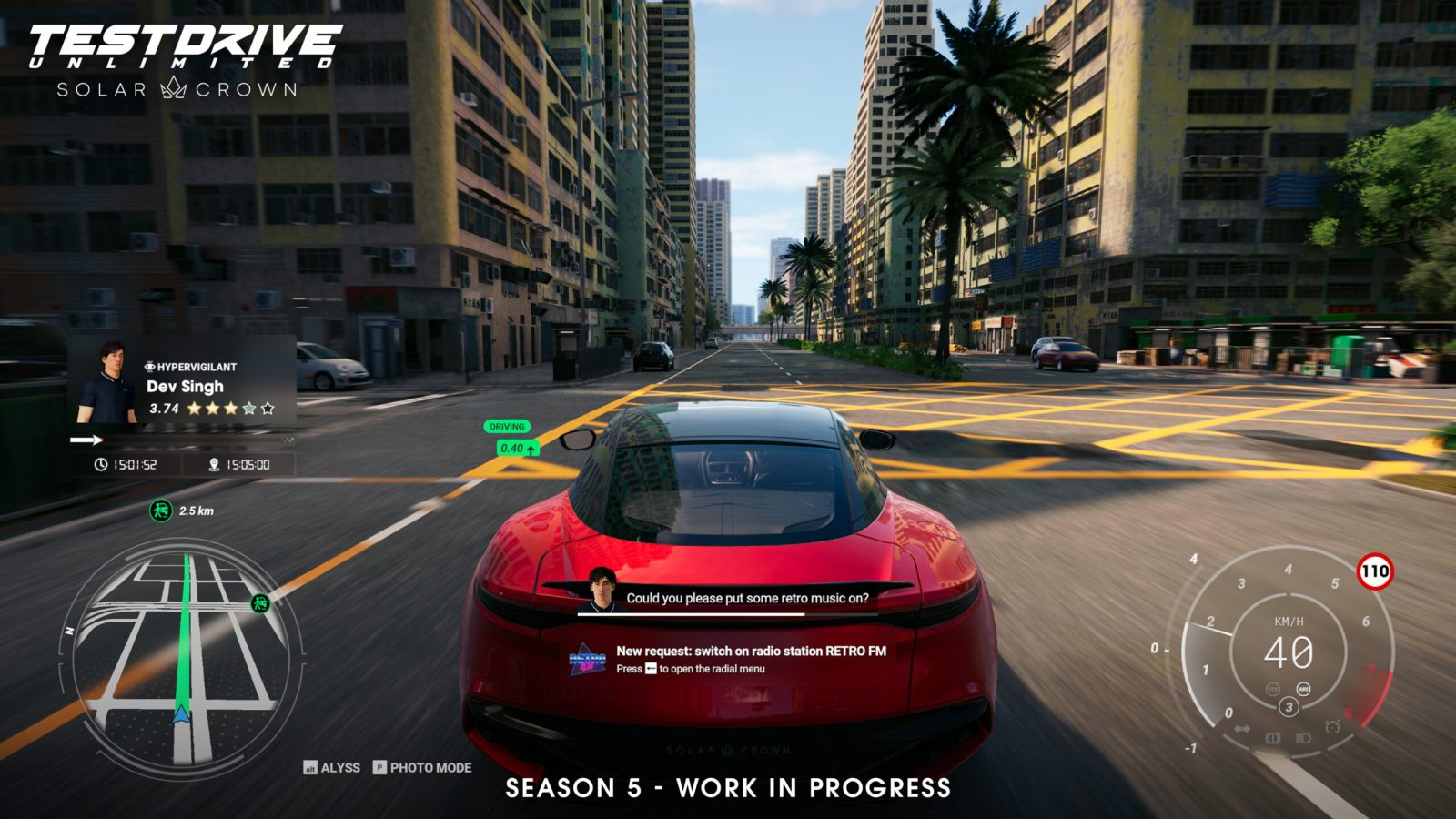Select the ABS indicator icon on the speedometer
This screenshot has height=819, width=1456.
1303,689
